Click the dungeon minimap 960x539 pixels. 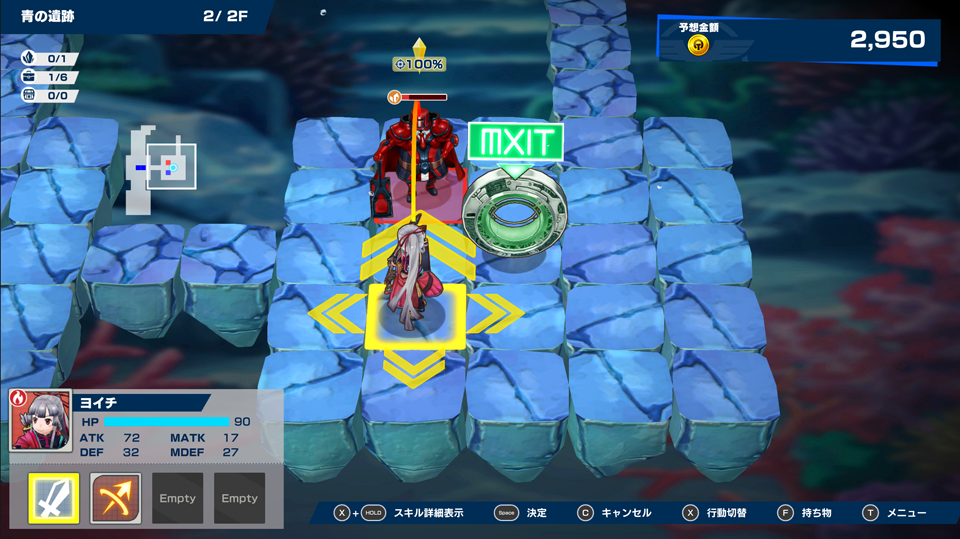[x=160, y=168]
